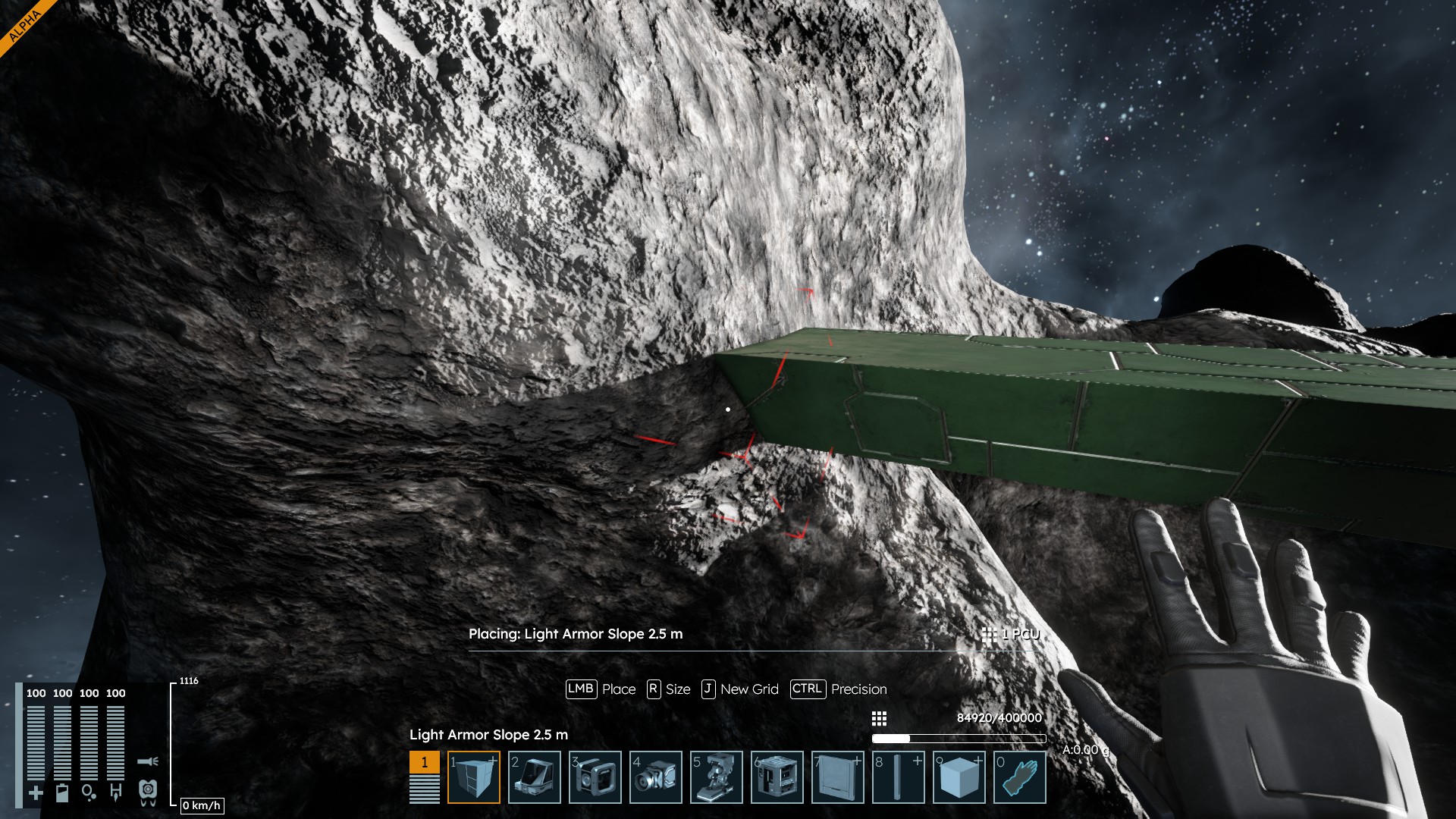Screen dimensions: 1456x819
Task: Select the glove hand tool in slot 0
Action: pyautogui.click(x=1020, y=777)
